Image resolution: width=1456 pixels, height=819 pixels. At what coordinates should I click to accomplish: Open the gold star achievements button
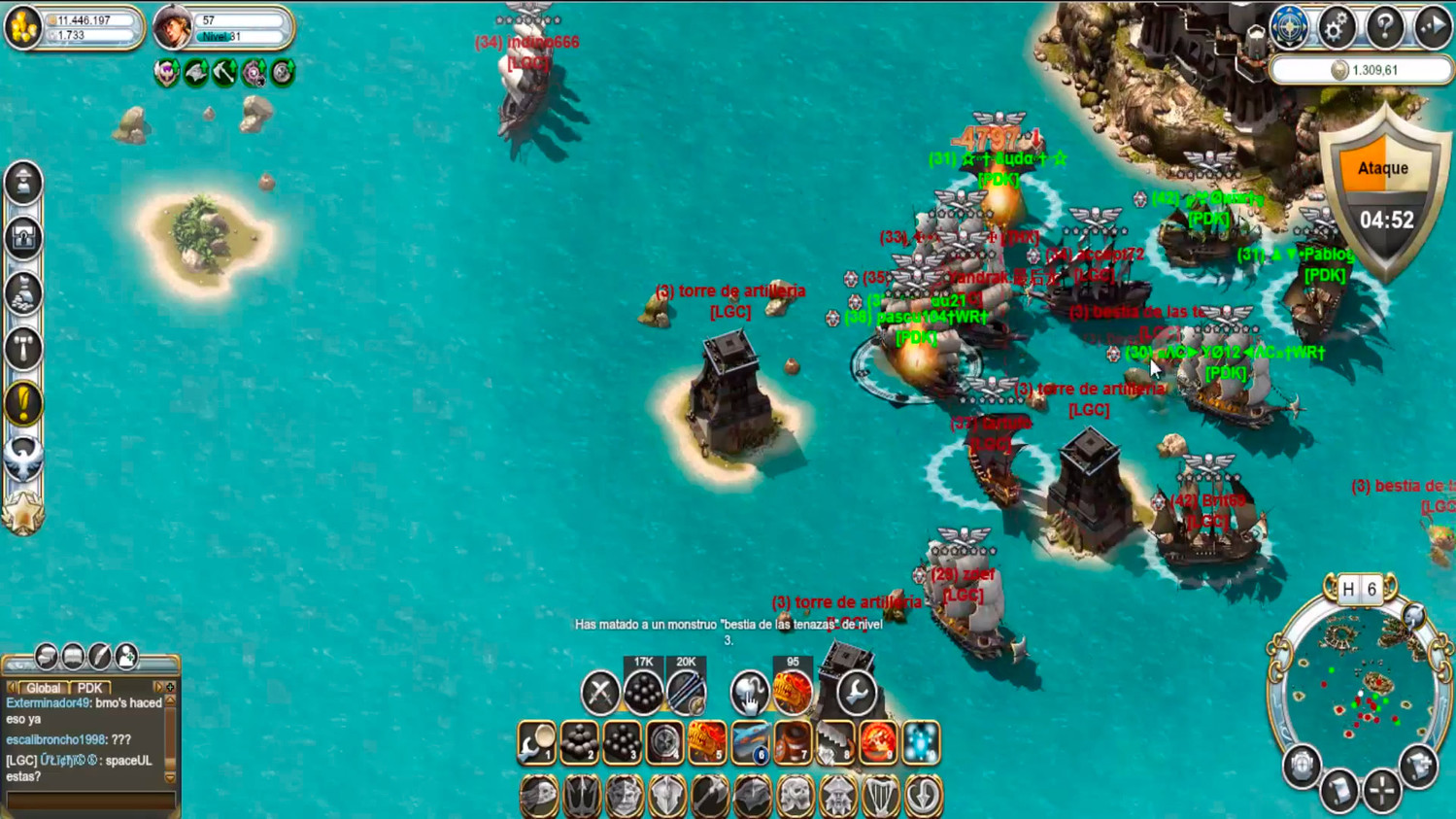(x=23, y=513)
